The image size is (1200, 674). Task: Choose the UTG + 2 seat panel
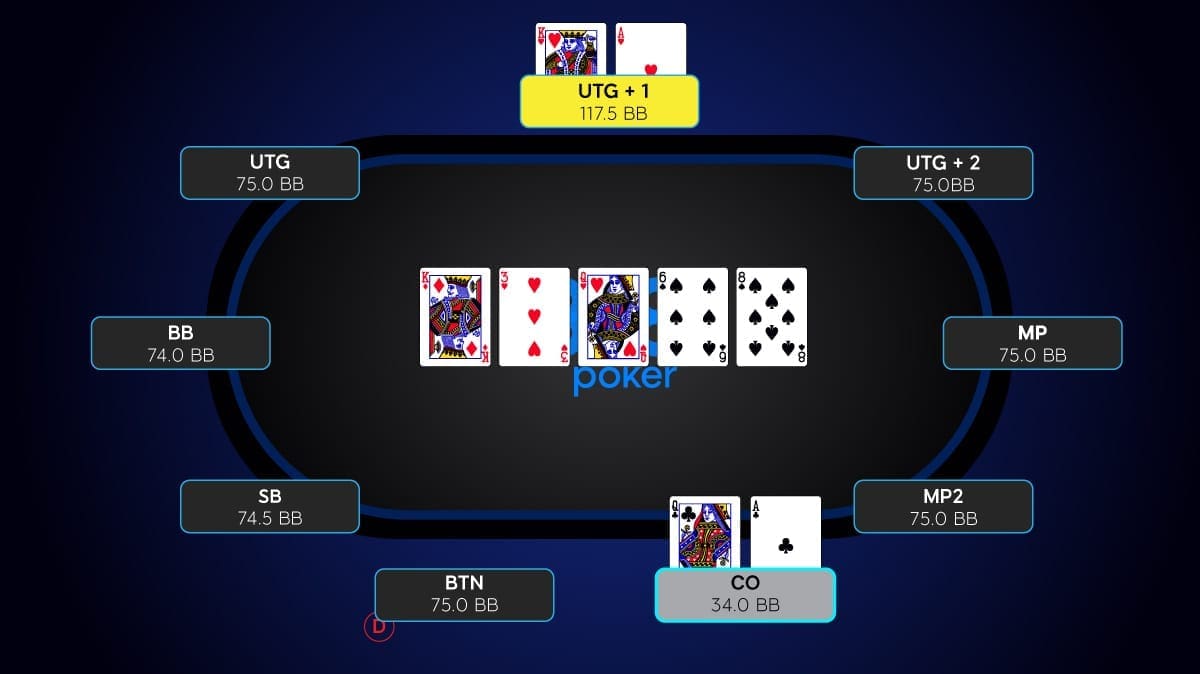tap(943, 173)
